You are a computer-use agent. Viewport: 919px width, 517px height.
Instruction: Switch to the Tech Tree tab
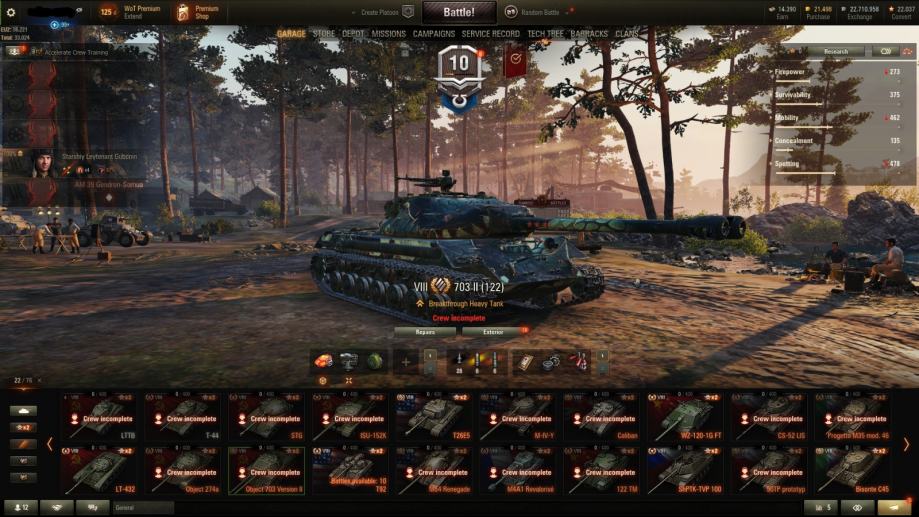coord(545,34)
